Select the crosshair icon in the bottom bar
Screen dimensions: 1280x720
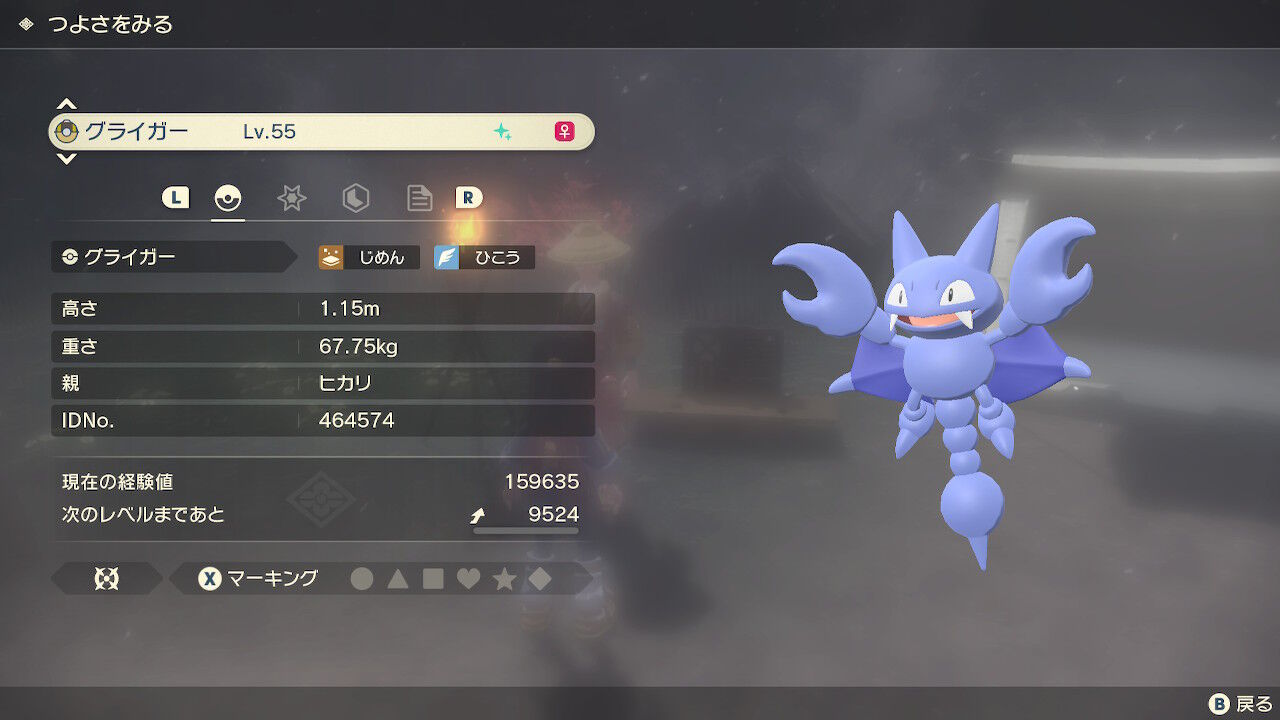(x=107, y=577)
